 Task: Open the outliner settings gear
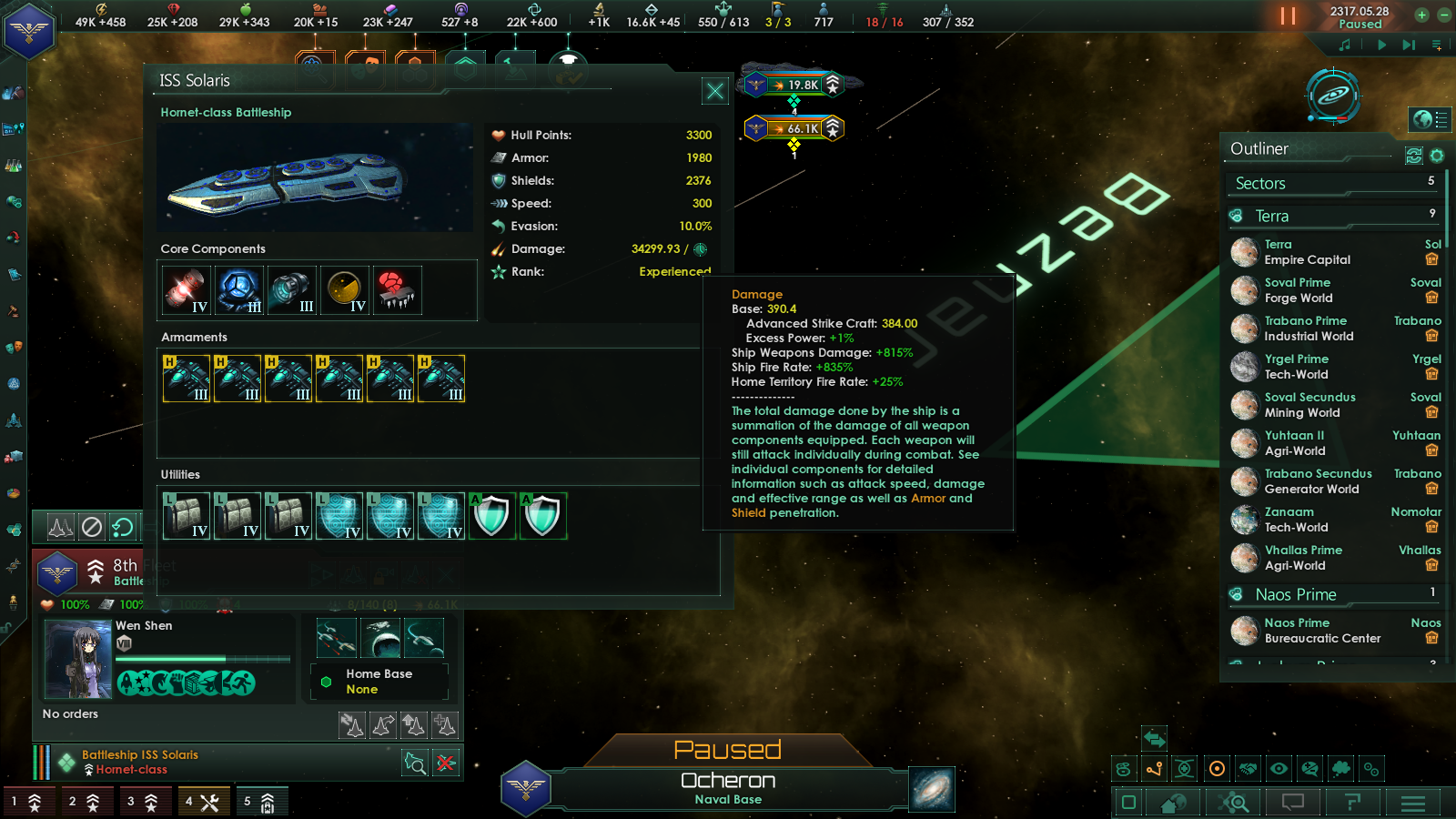1437,156
